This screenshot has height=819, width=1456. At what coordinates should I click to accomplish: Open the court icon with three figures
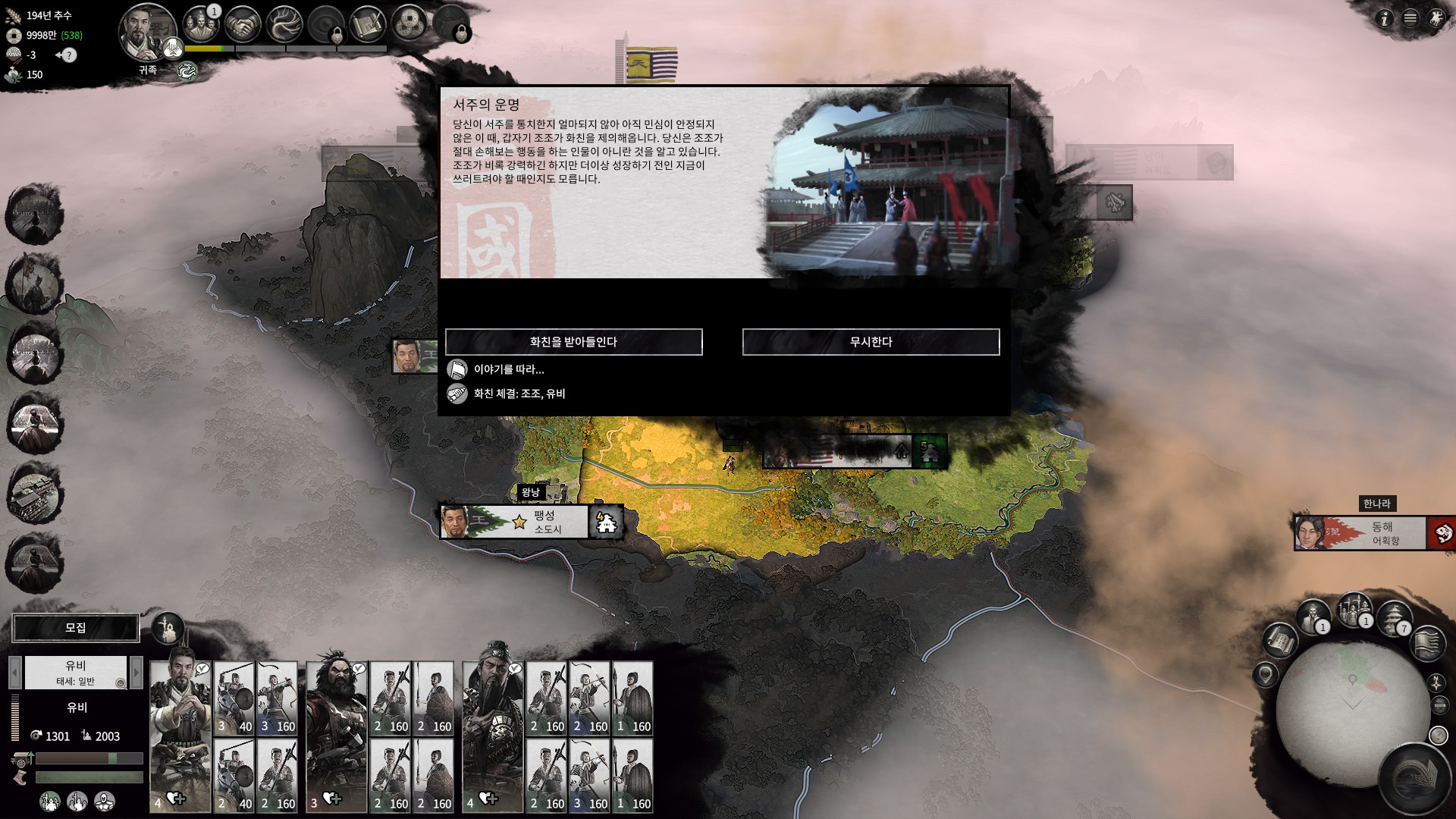(x=200, y=24)
